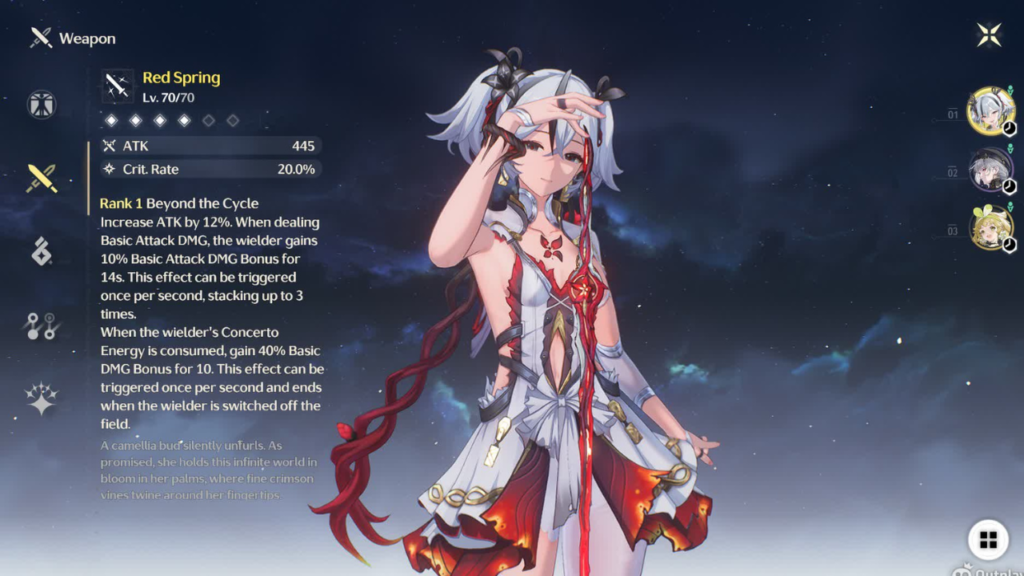Close the weapon screen with the star-shaped X
1024x576 pixels.
(989, 35)
